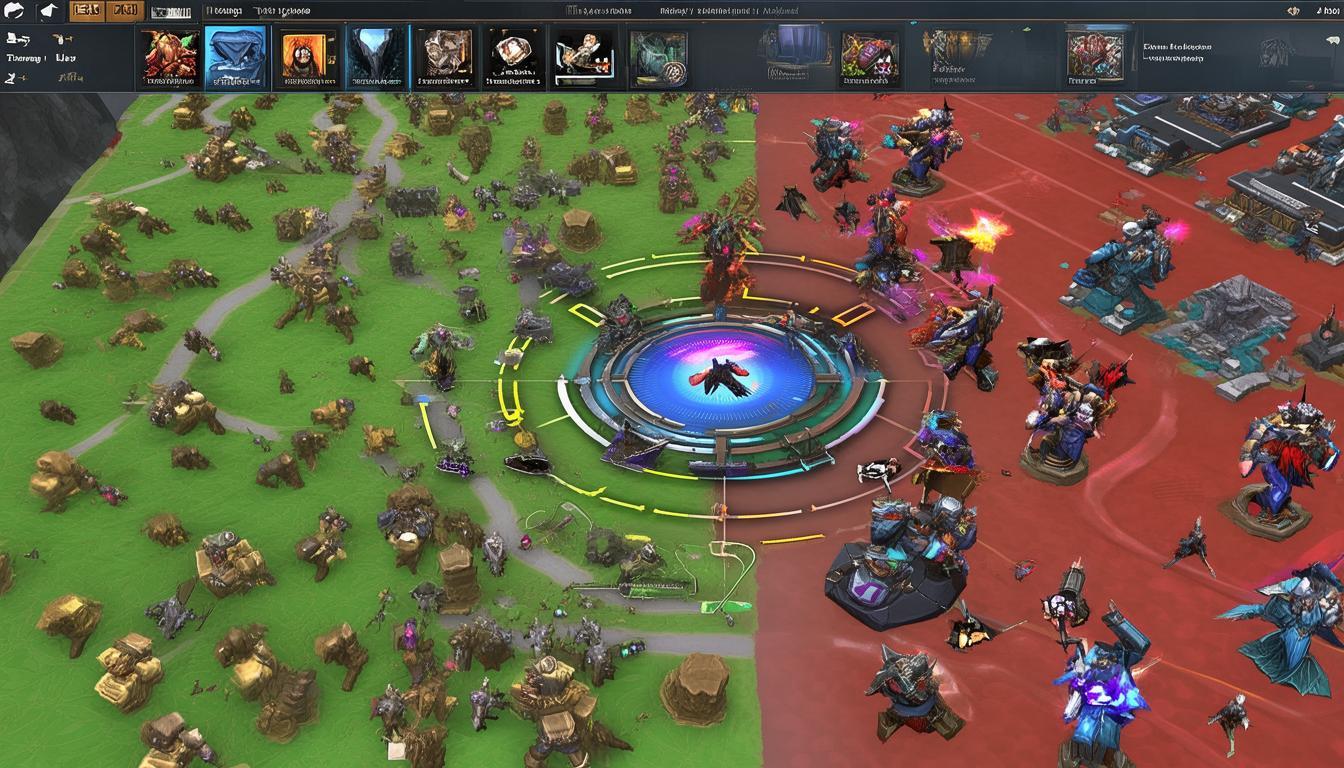Image resolution: width=1344 pixels, height=768 pixels.
Task: Click the second orange button in top bar
Action: coord(124,12)
